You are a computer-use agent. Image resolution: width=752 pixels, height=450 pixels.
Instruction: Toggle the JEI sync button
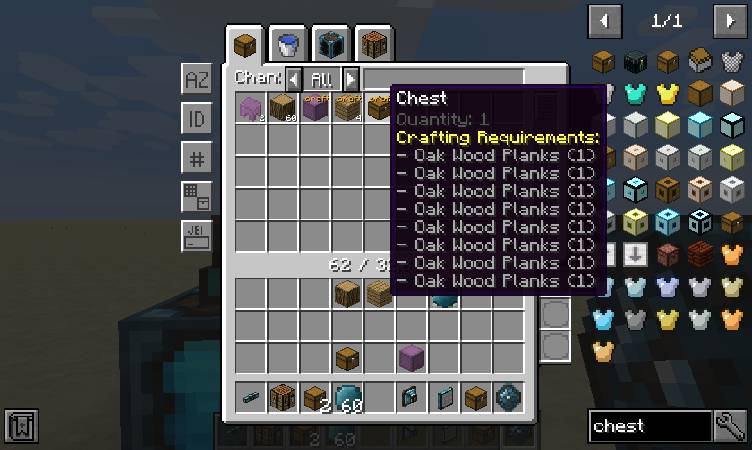196,236
